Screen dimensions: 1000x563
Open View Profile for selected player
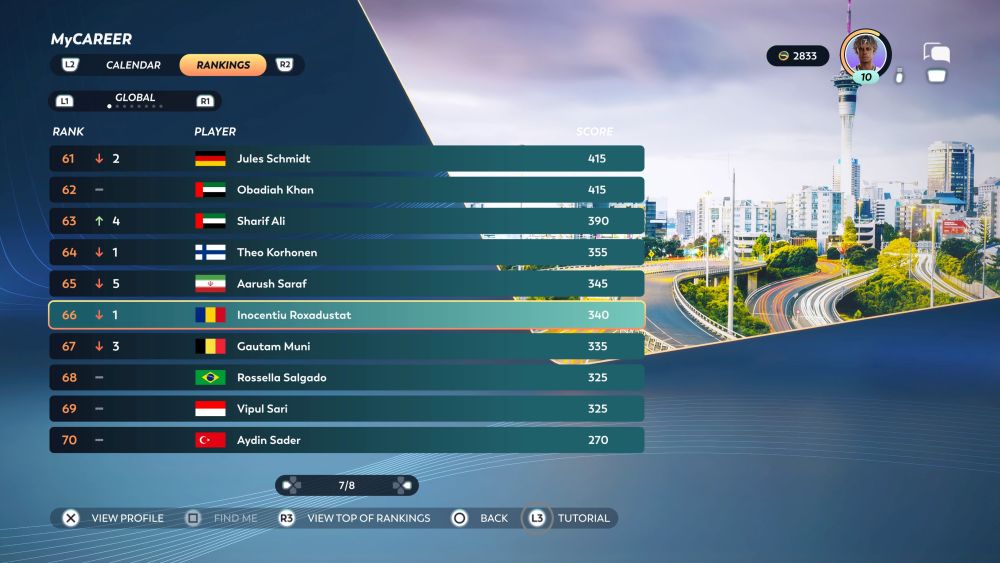(x=113, y=518)
